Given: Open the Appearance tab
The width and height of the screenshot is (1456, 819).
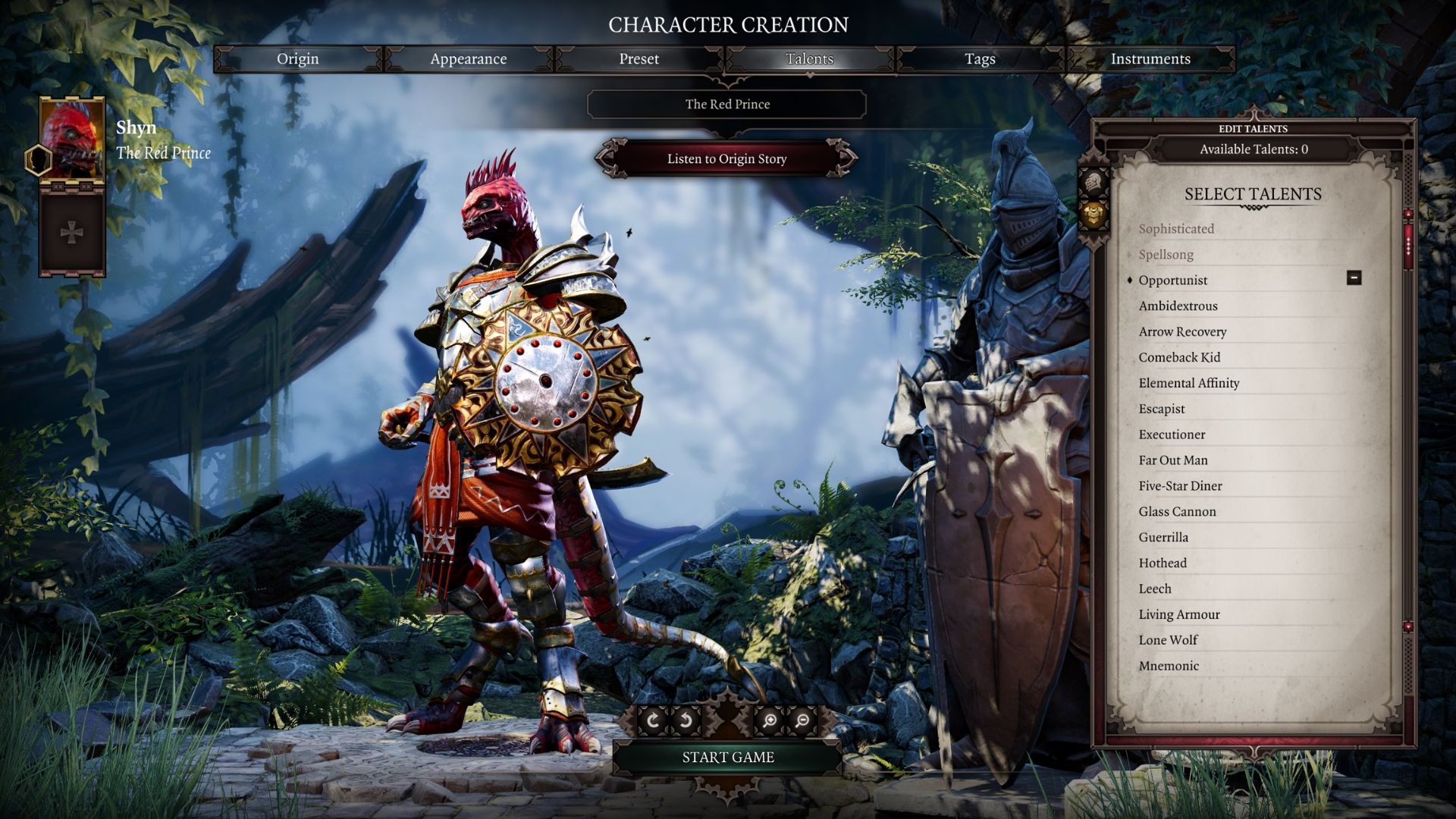Looking at the screenshot, I should pos(469,58).
